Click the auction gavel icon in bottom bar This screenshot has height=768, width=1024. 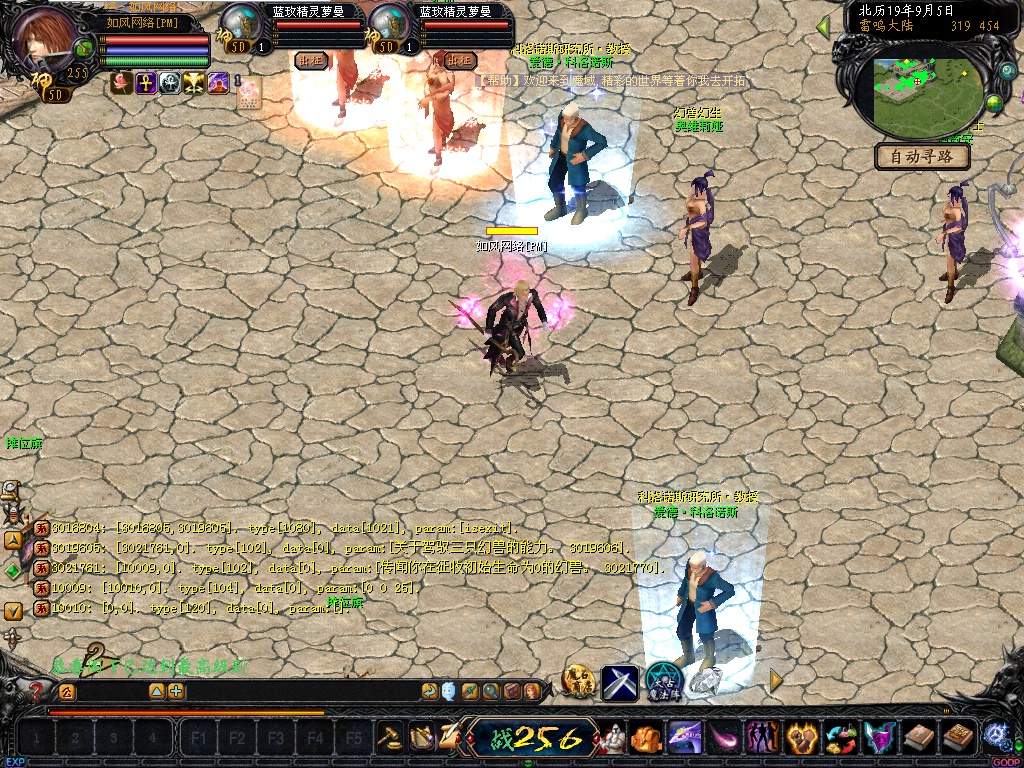[x=390, y=738]
